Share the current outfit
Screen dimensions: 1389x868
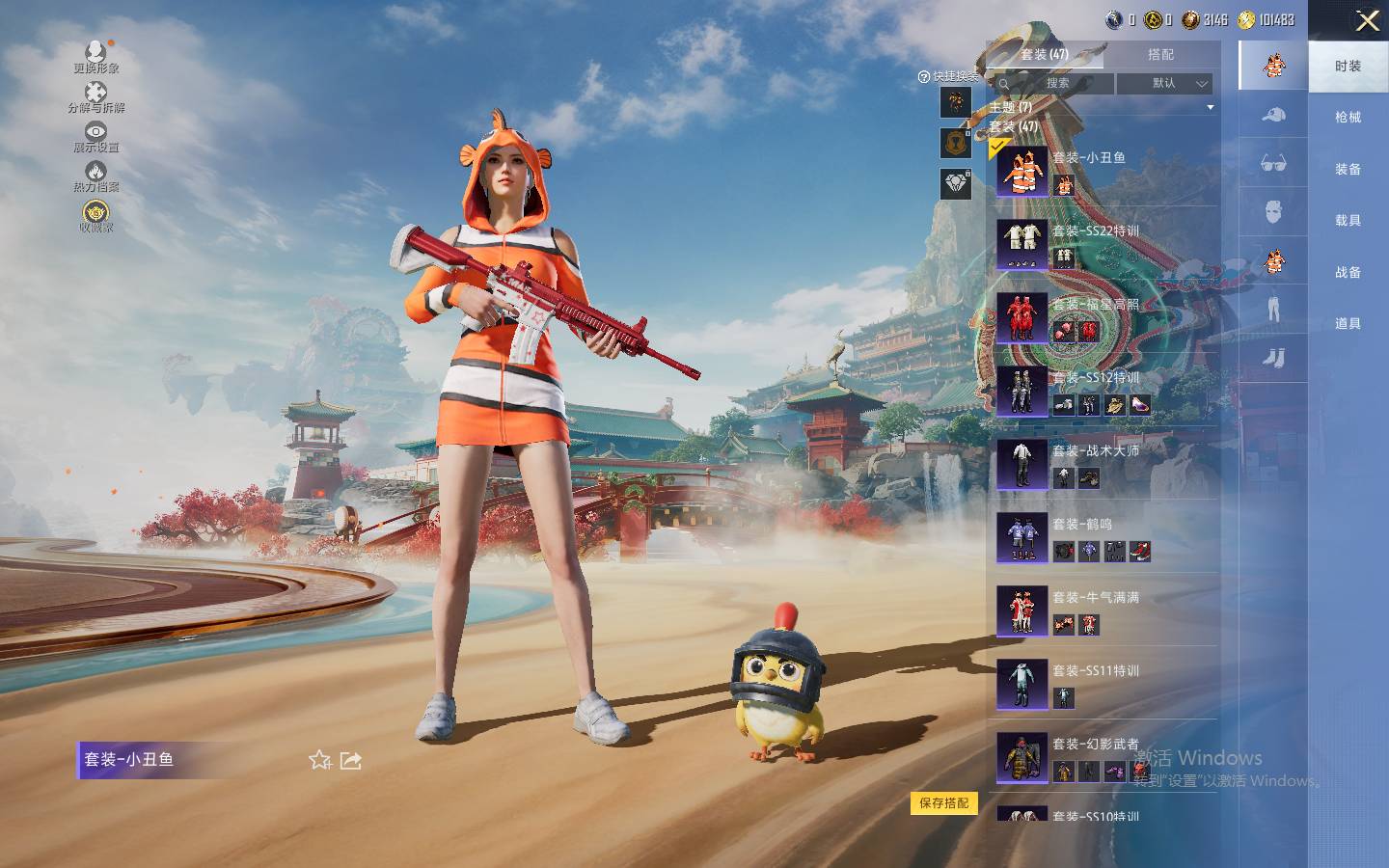tap(351, 760)
